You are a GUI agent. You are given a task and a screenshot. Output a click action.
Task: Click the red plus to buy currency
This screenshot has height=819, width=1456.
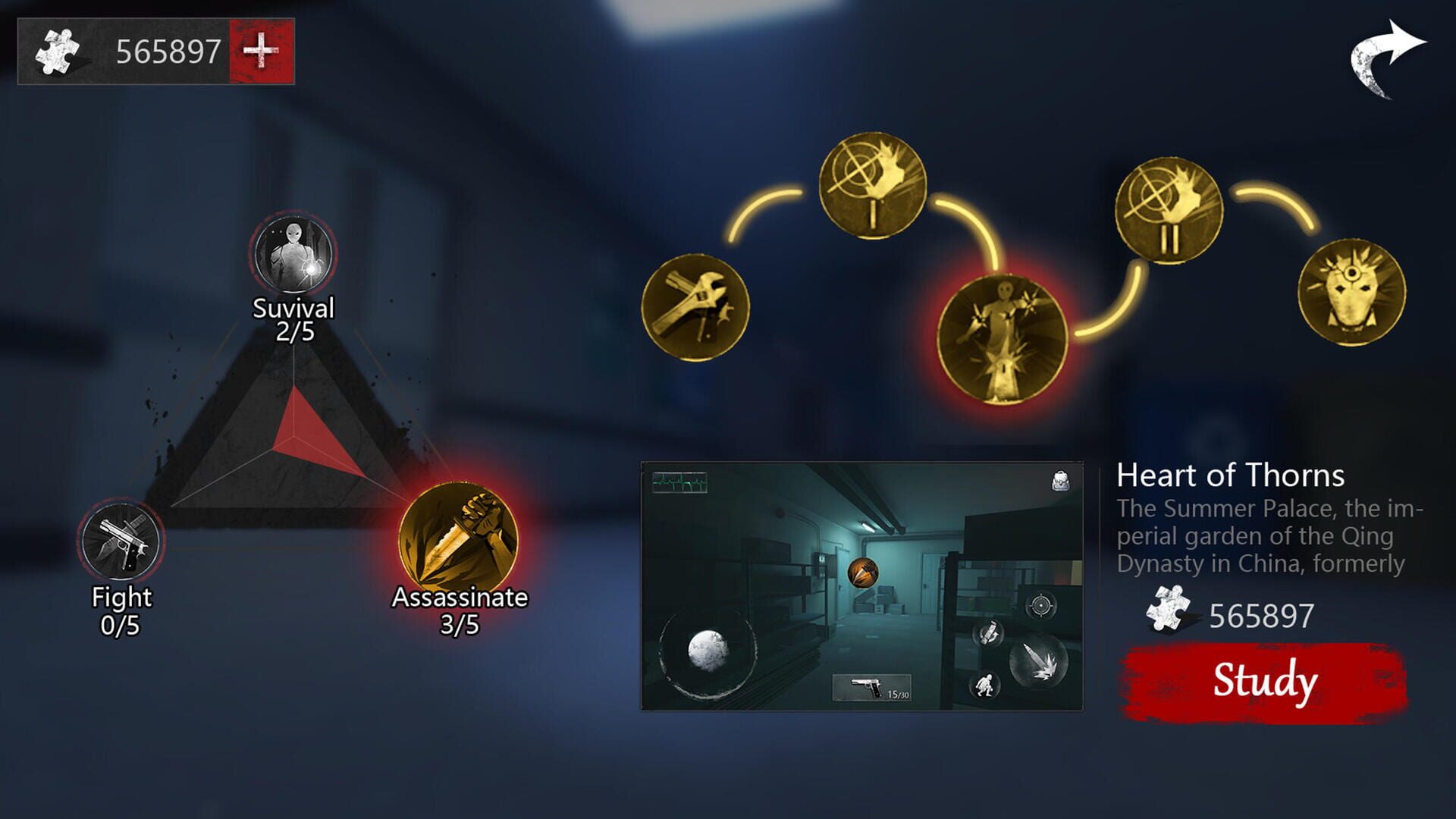(261, 49)
